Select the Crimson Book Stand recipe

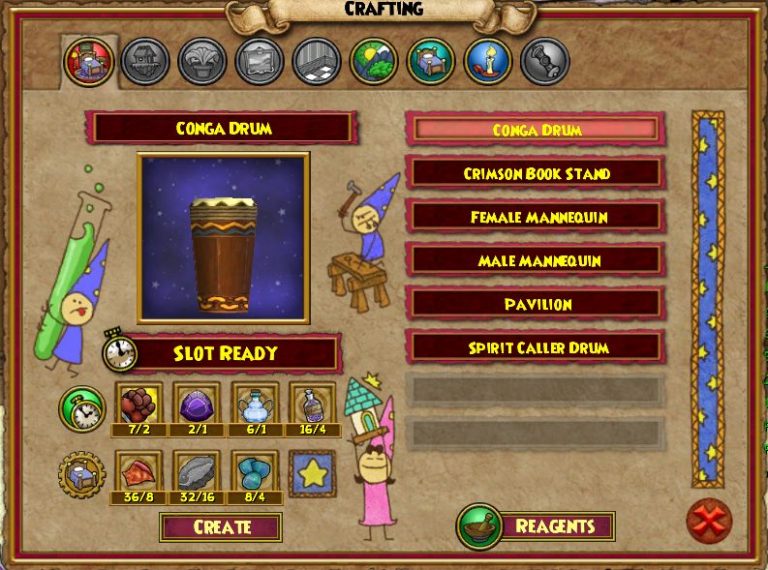(x=536, y=173)
